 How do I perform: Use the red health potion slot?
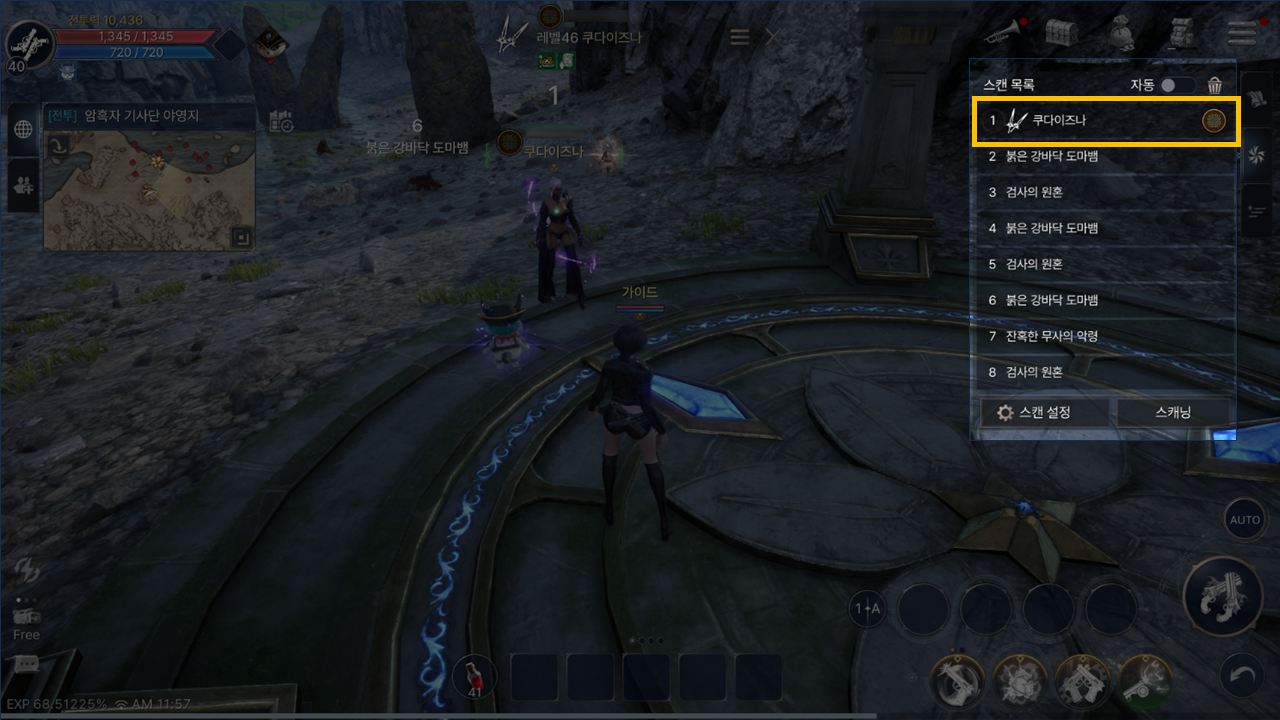pyautogui.click(x=475, y=676)
